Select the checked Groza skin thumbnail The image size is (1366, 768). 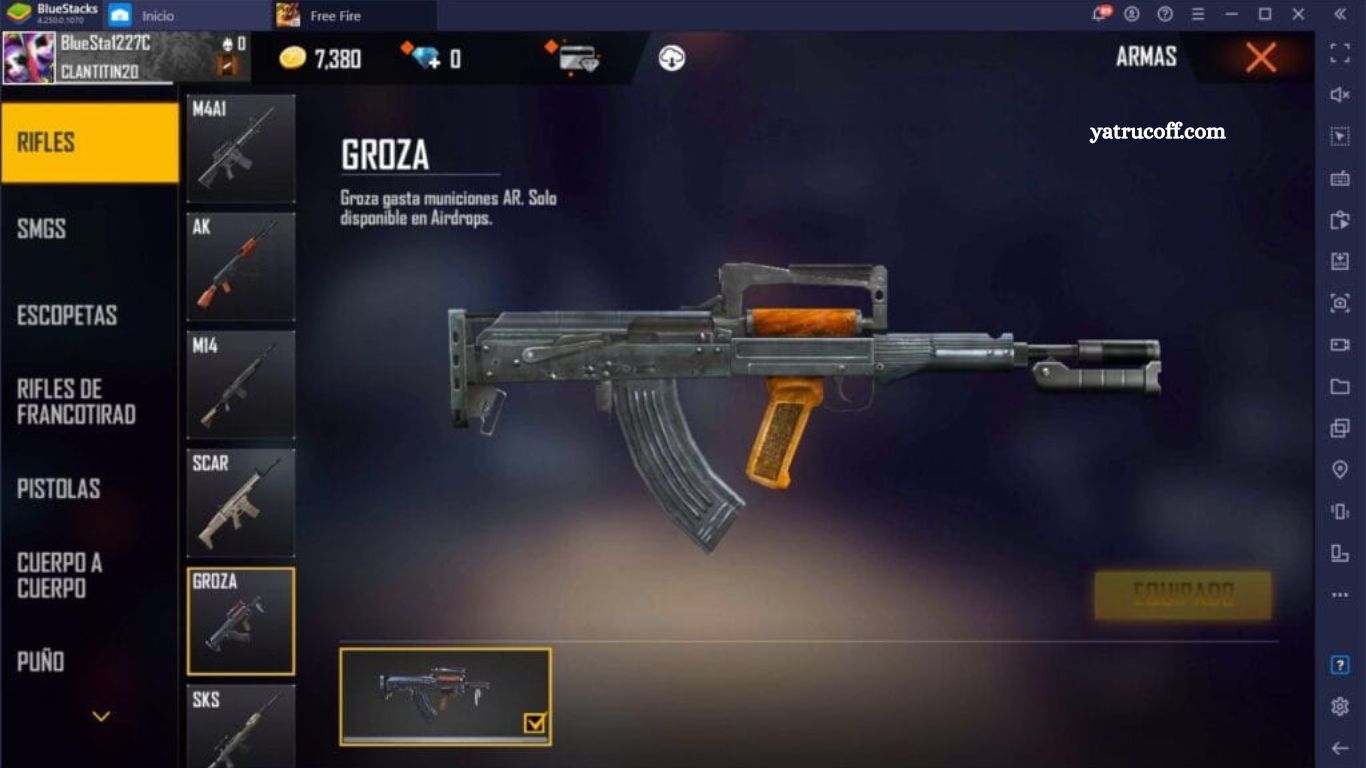click(445, 696)
